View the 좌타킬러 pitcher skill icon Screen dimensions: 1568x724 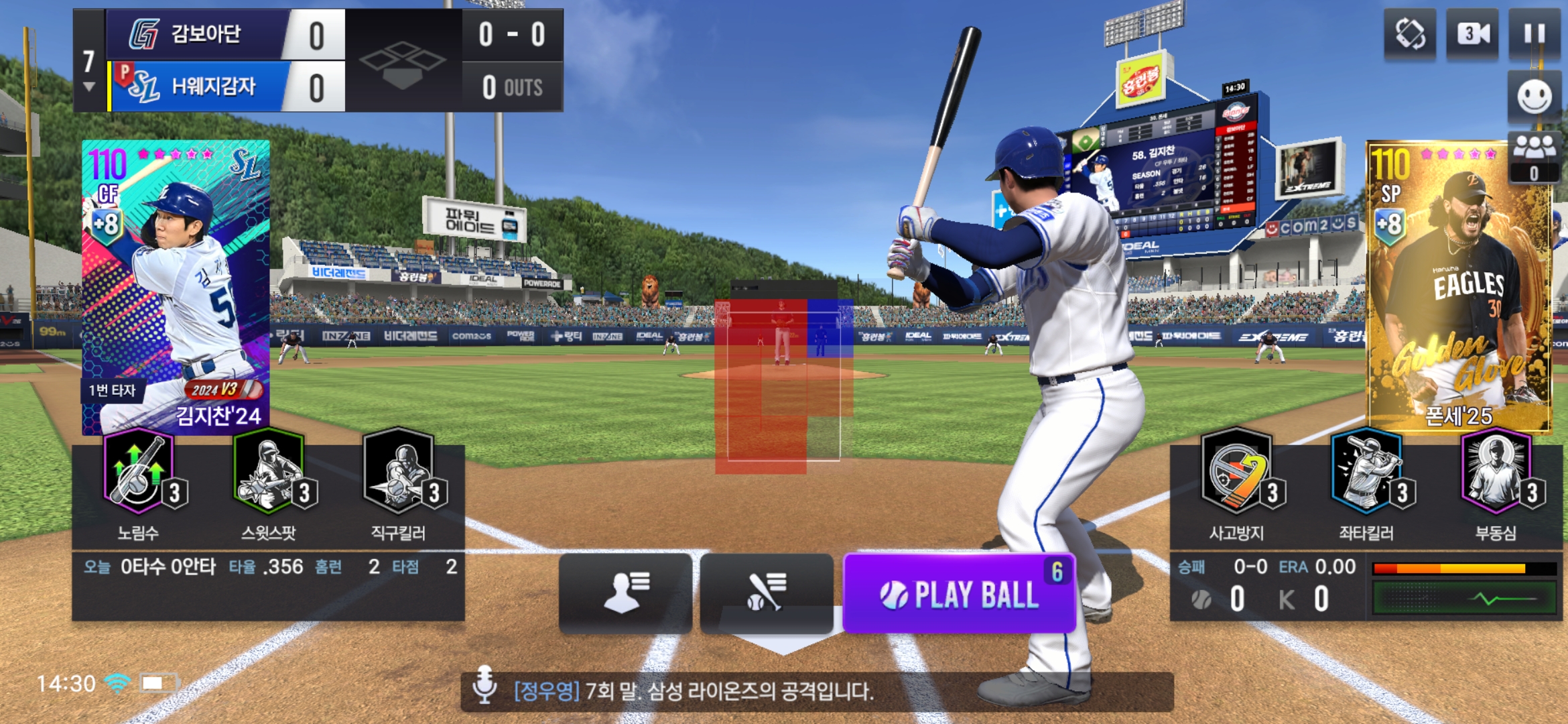(1366, 473)
